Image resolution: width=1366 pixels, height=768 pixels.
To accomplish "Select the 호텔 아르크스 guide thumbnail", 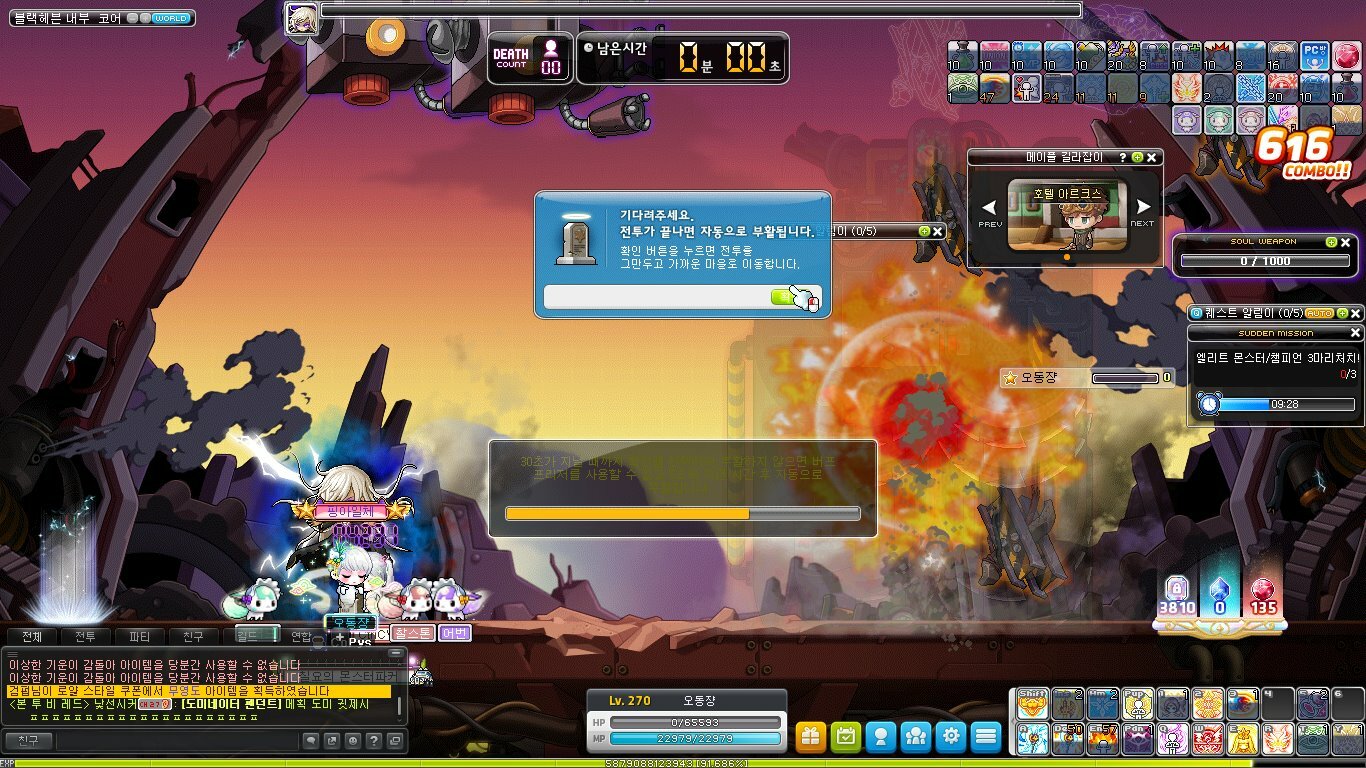I will pos(1066,215).
